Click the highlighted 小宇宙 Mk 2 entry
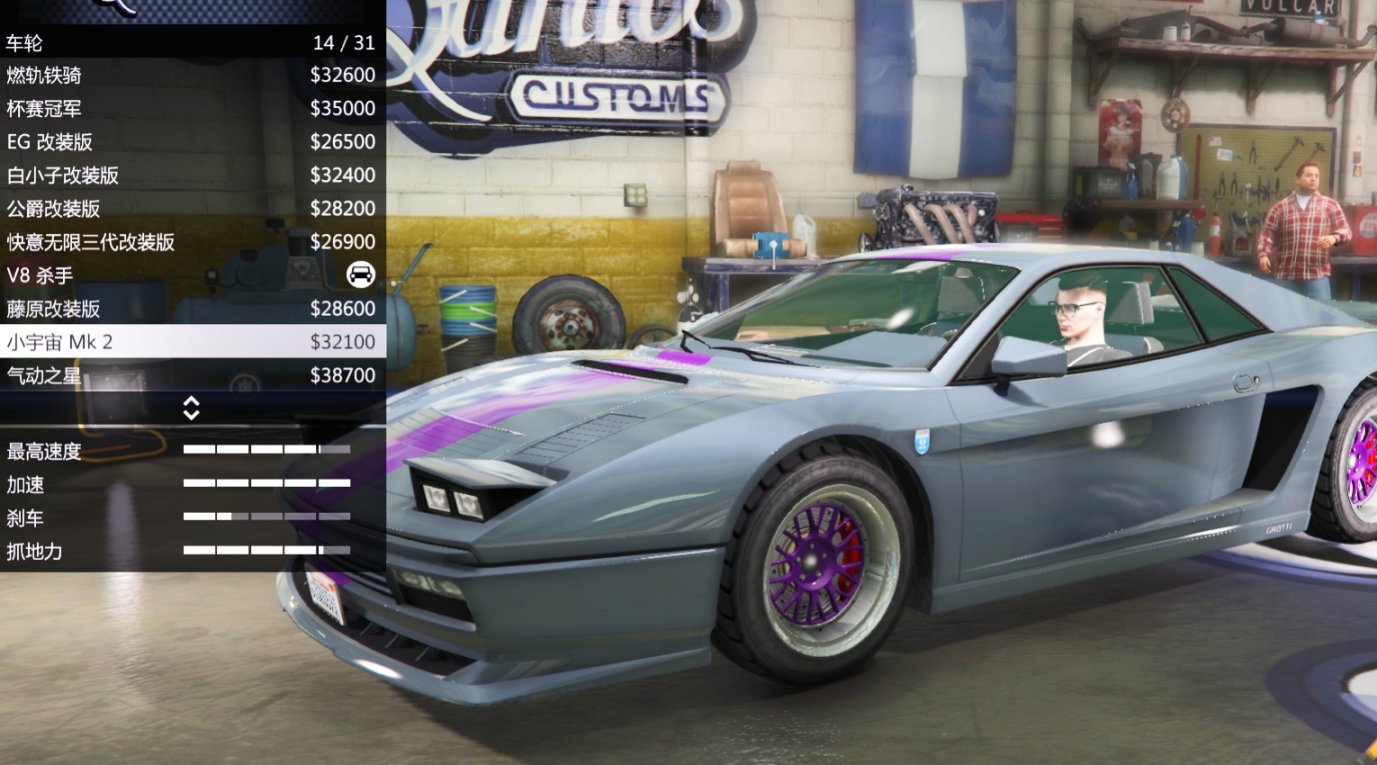 [x=150, y=342]
